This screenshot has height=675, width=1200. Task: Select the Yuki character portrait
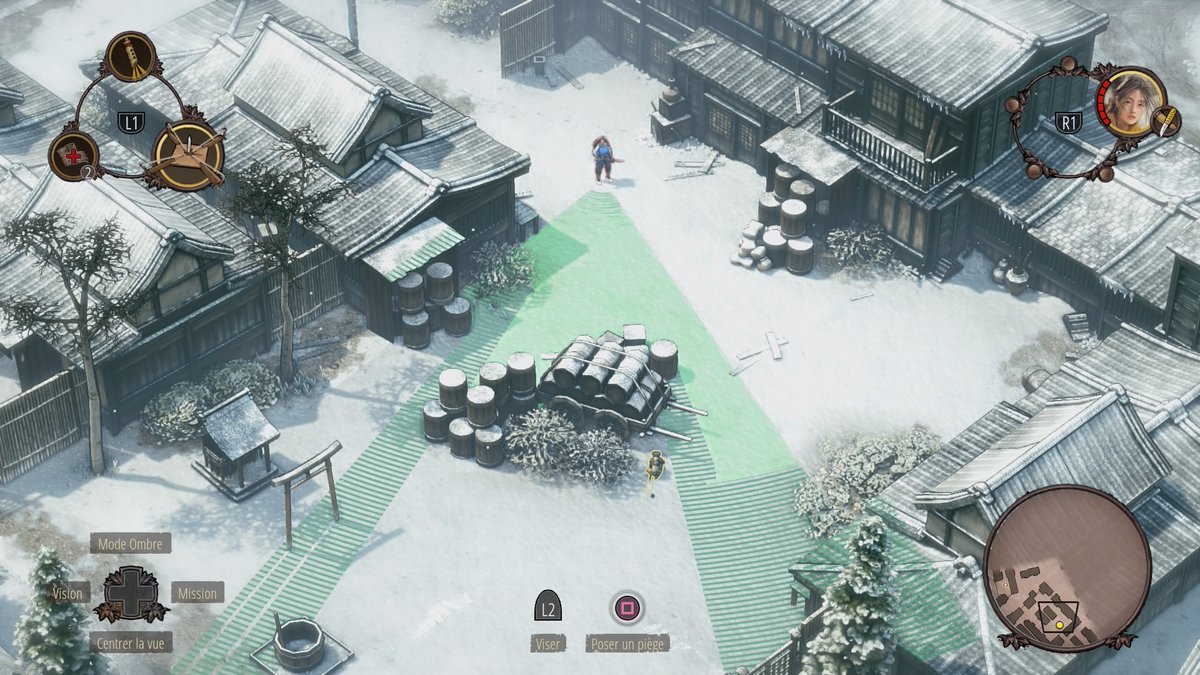point(1132,102)
